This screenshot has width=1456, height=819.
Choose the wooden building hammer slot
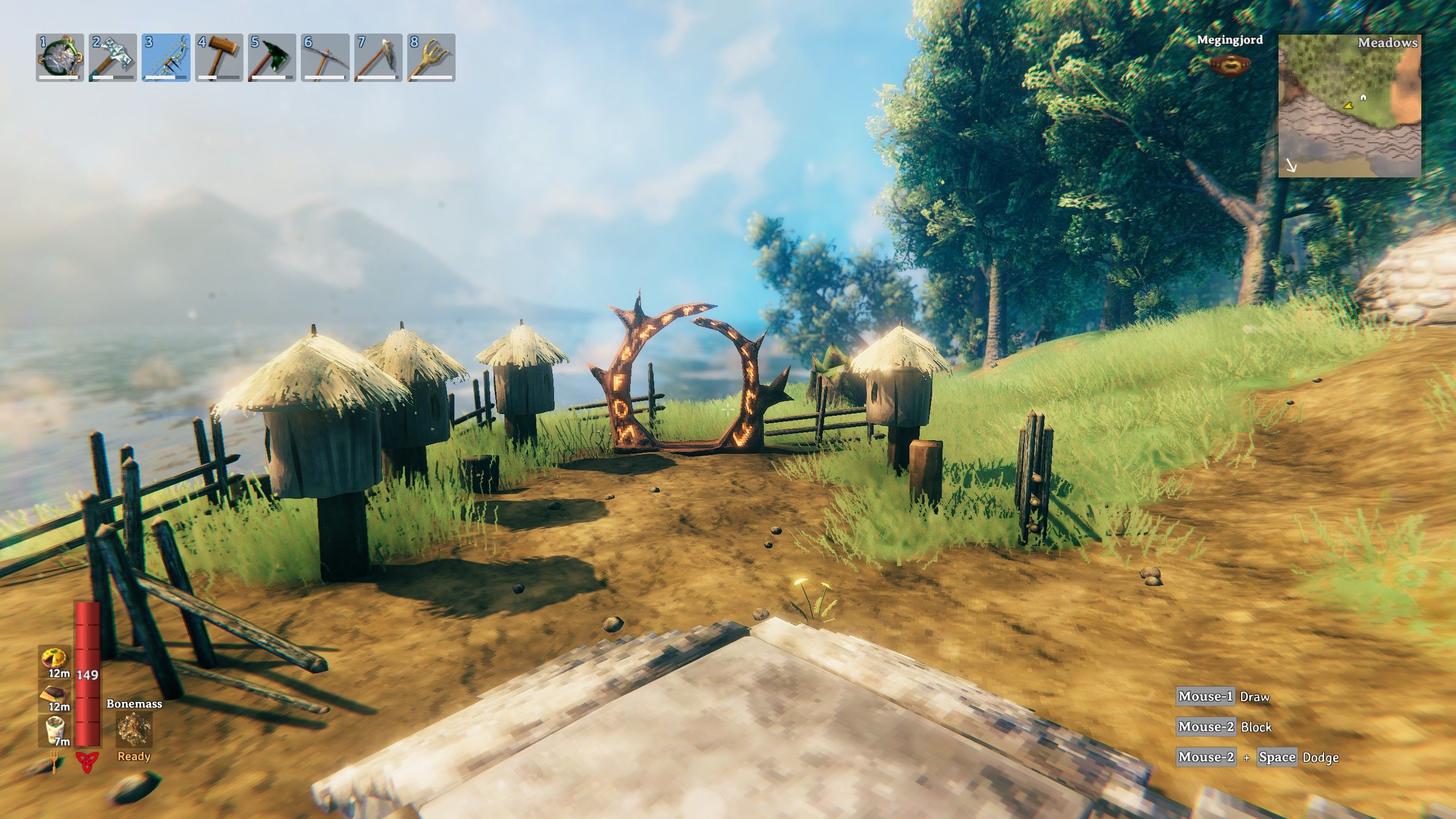(219, 57)
